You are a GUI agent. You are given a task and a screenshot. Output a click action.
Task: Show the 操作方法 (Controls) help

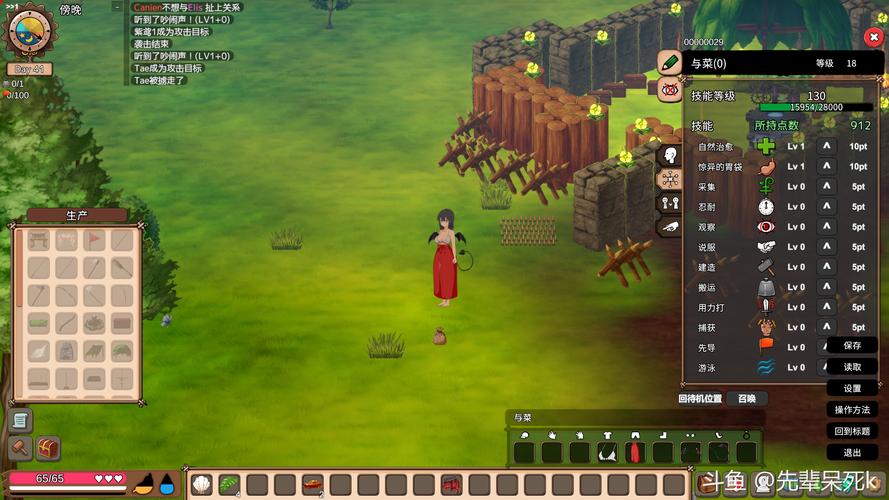click(852, 410)
